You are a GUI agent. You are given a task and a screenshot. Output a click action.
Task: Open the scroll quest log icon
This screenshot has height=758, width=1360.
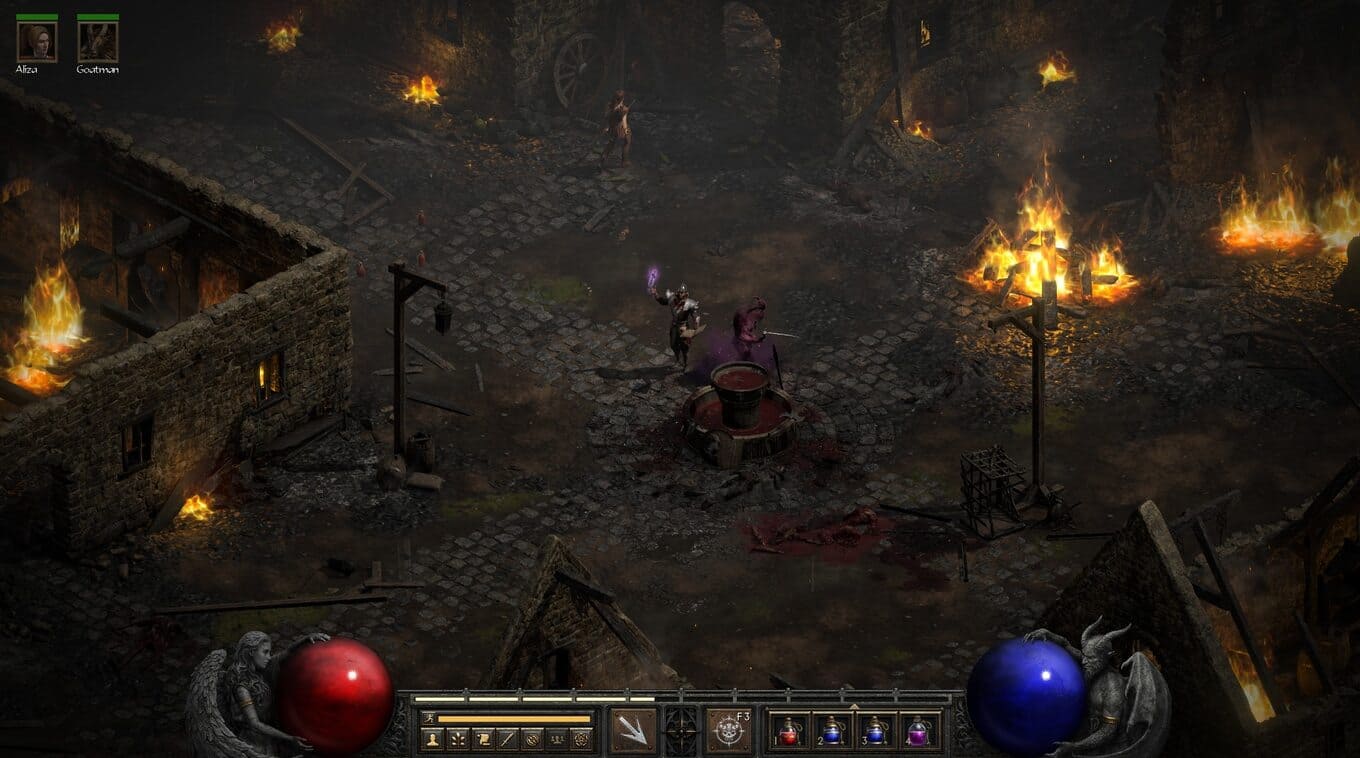(482, 739)
